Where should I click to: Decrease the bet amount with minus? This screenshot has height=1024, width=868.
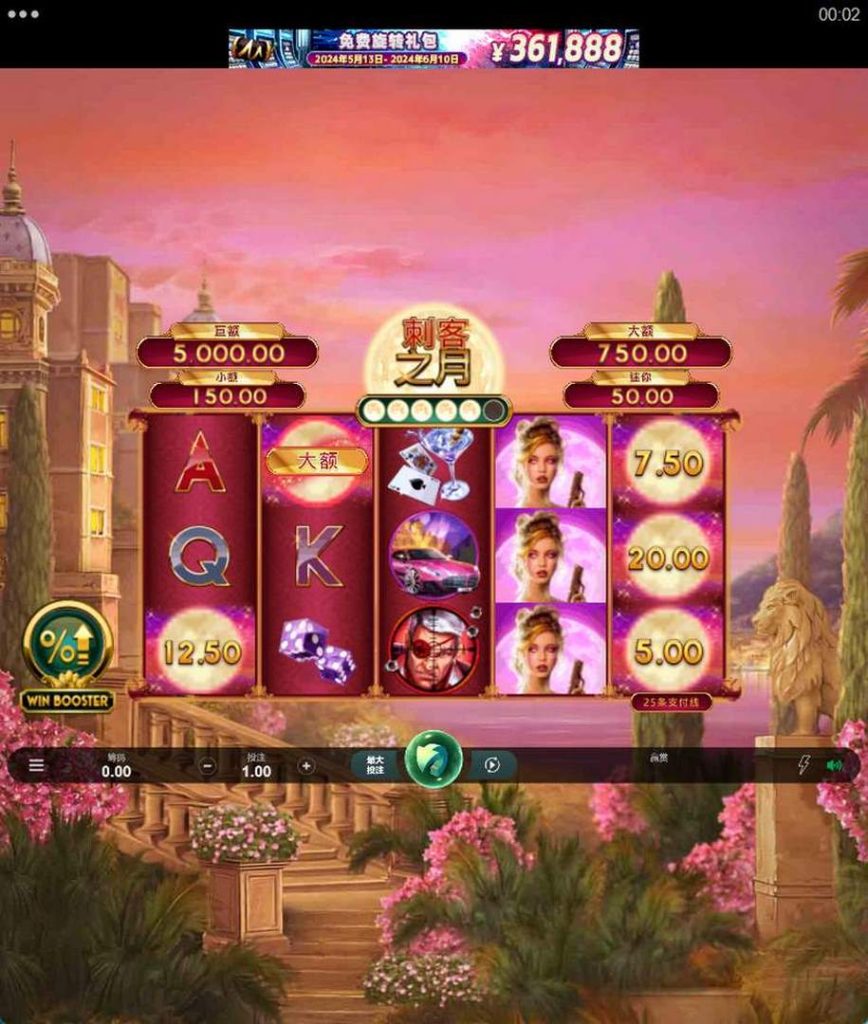tap(207, 766)
